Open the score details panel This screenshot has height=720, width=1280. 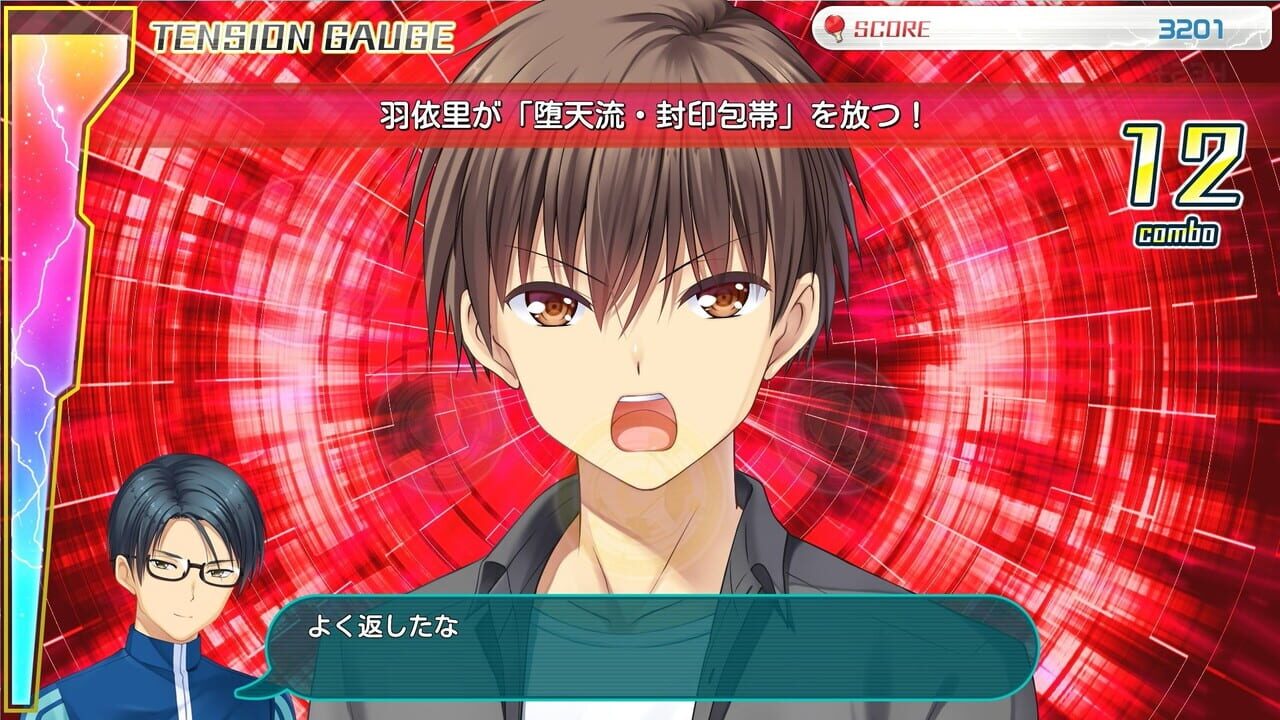pyautogui.click(x=1030, y=29)
